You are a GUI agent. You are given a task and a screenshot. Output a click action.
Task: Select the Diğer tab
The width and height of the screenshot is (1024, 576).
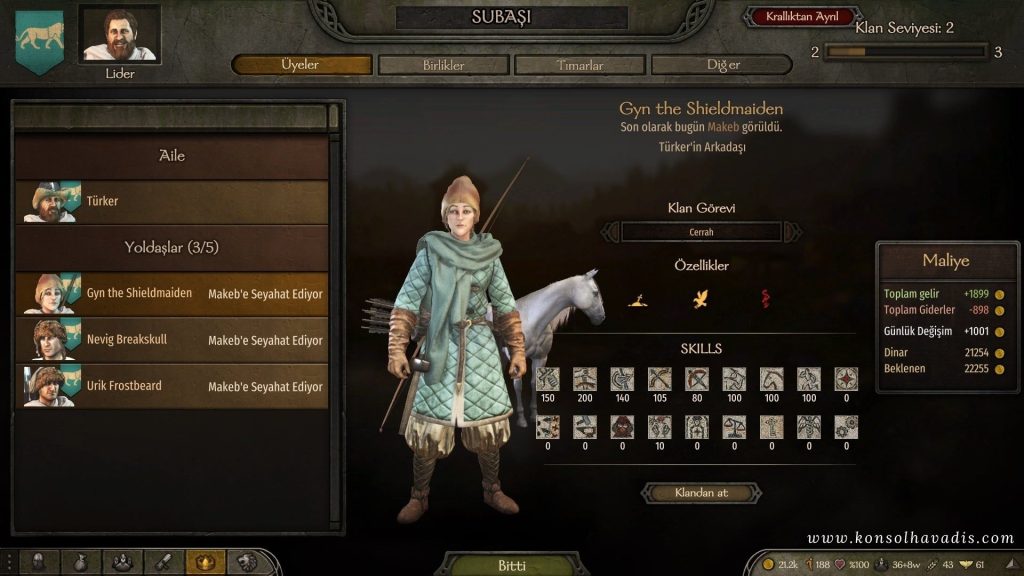[x=721, y=65]
